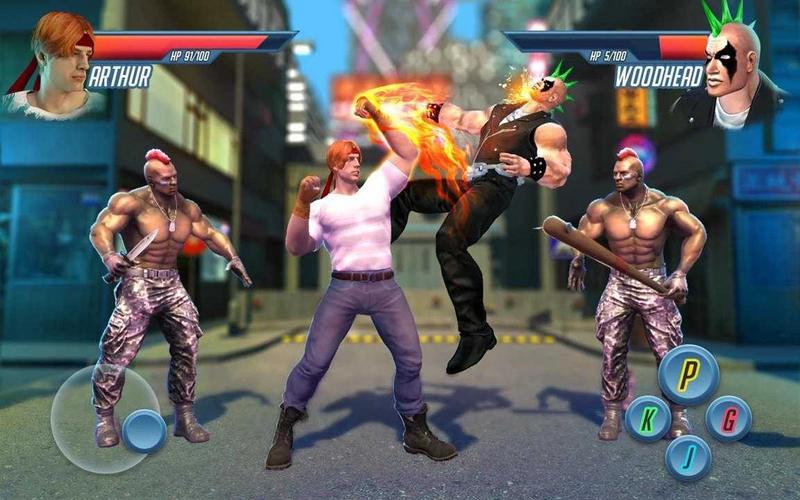Tap the yellow P punch button
The width and height of the screenshot is (800, 500).
[688, 374]
